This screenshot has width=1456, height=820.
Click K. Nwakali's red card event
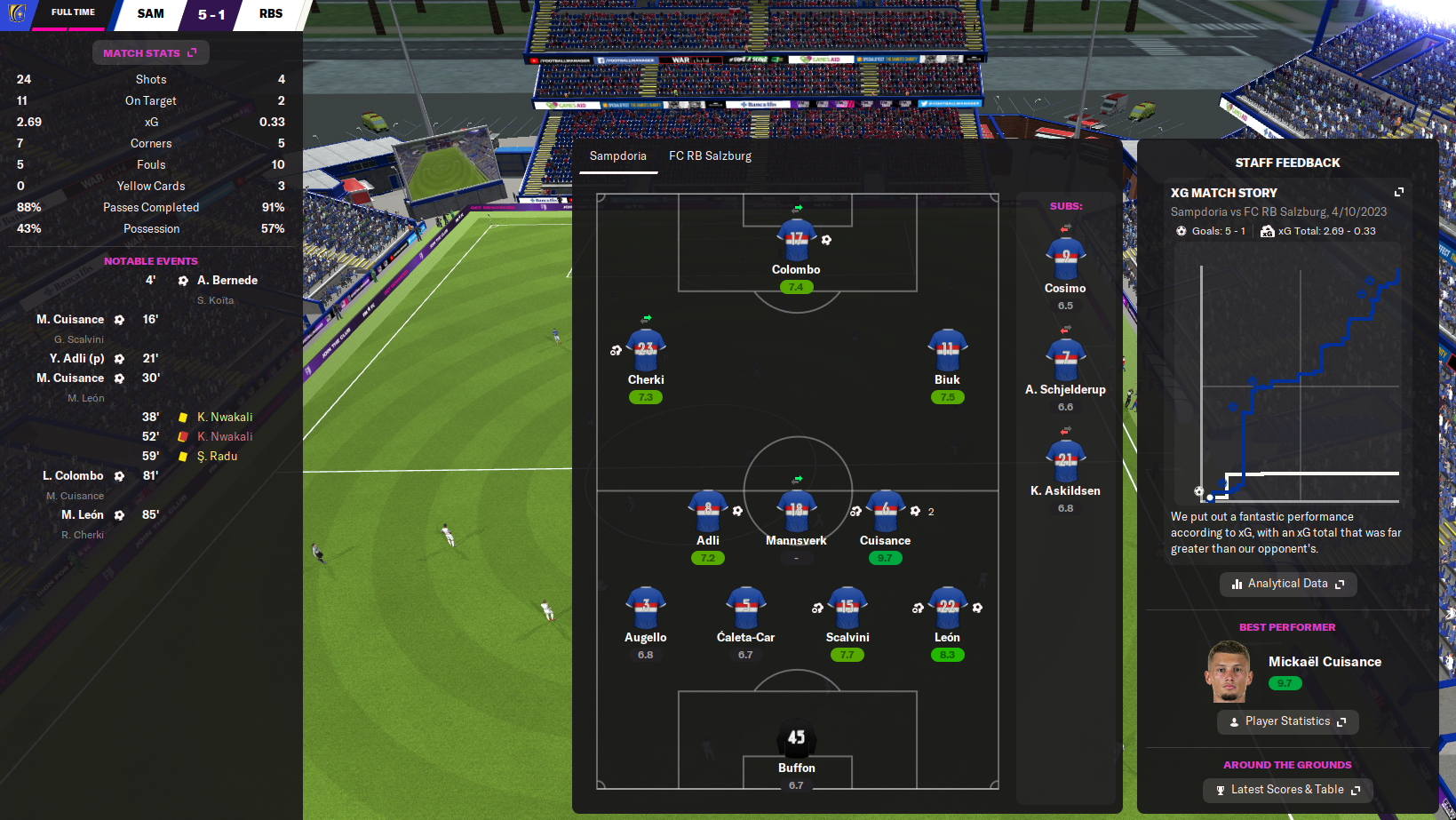225,437
